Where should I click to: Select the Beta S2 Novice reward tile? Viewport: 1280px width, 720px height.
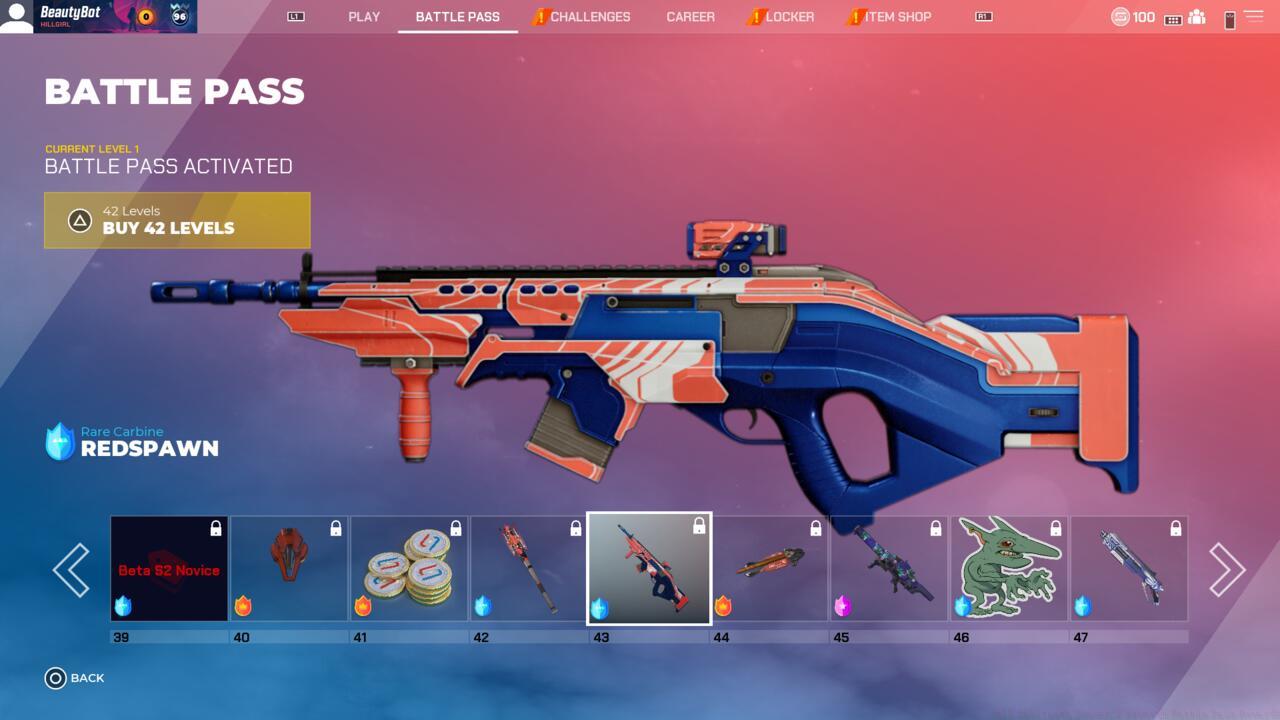point(169,569)
